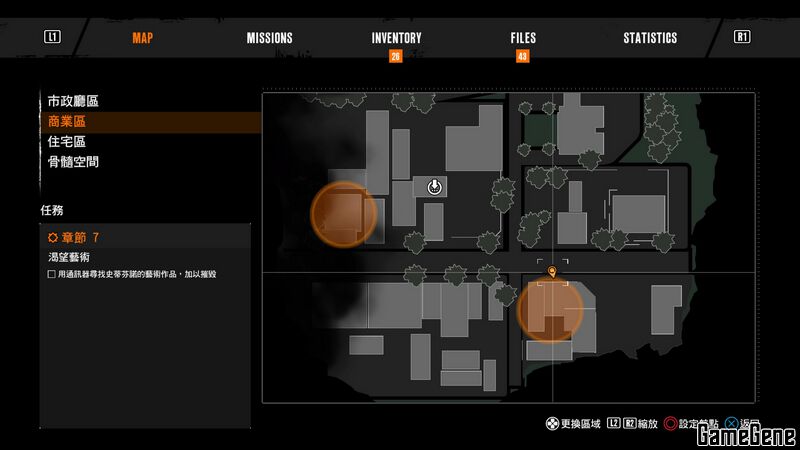Image resolution: width=800 pixels, height=450 pixels.
Task: Switch to the FILES tab
Action: [523, 38]
